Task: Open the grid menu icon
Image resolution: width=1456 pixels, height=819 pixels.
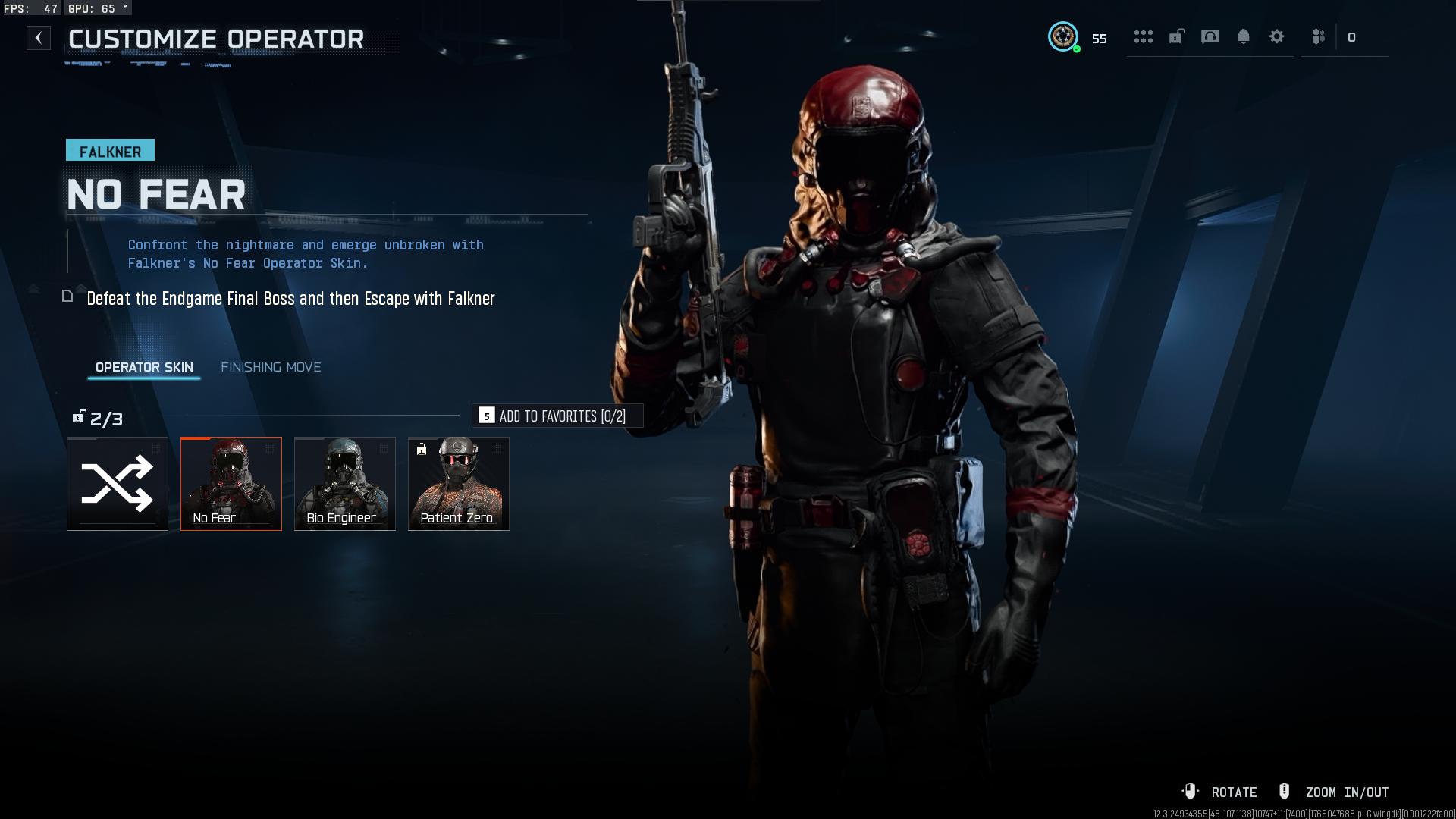Action: click(1143, 36)
